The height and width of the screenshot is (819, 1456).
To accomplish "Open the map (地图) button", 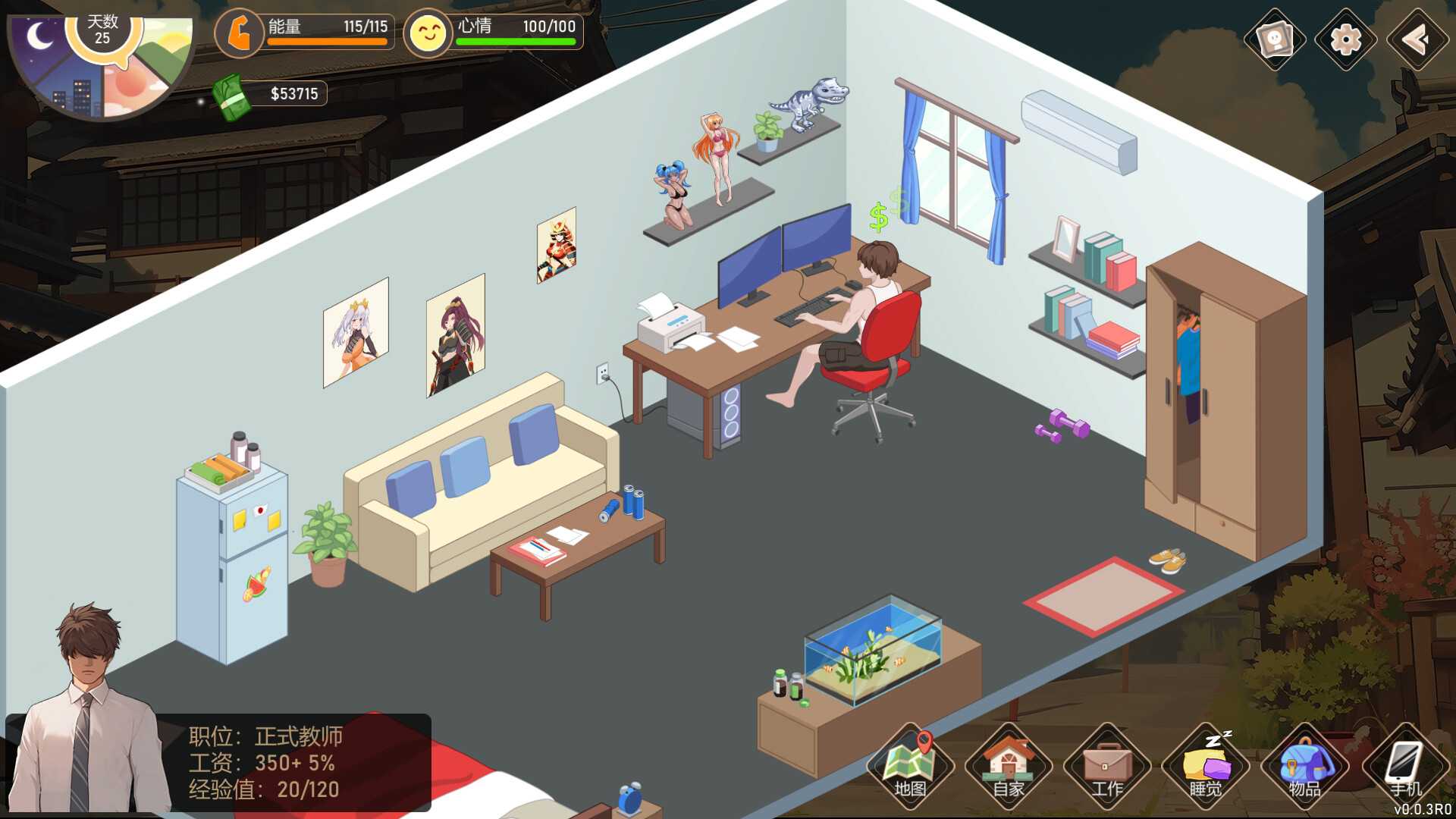I will (910, 766).
